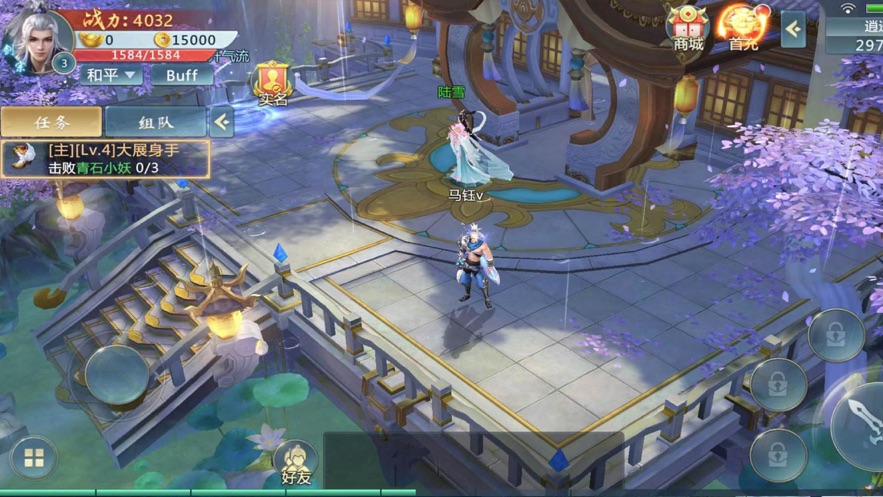Open the four-square main menu button

click(34, 458)
